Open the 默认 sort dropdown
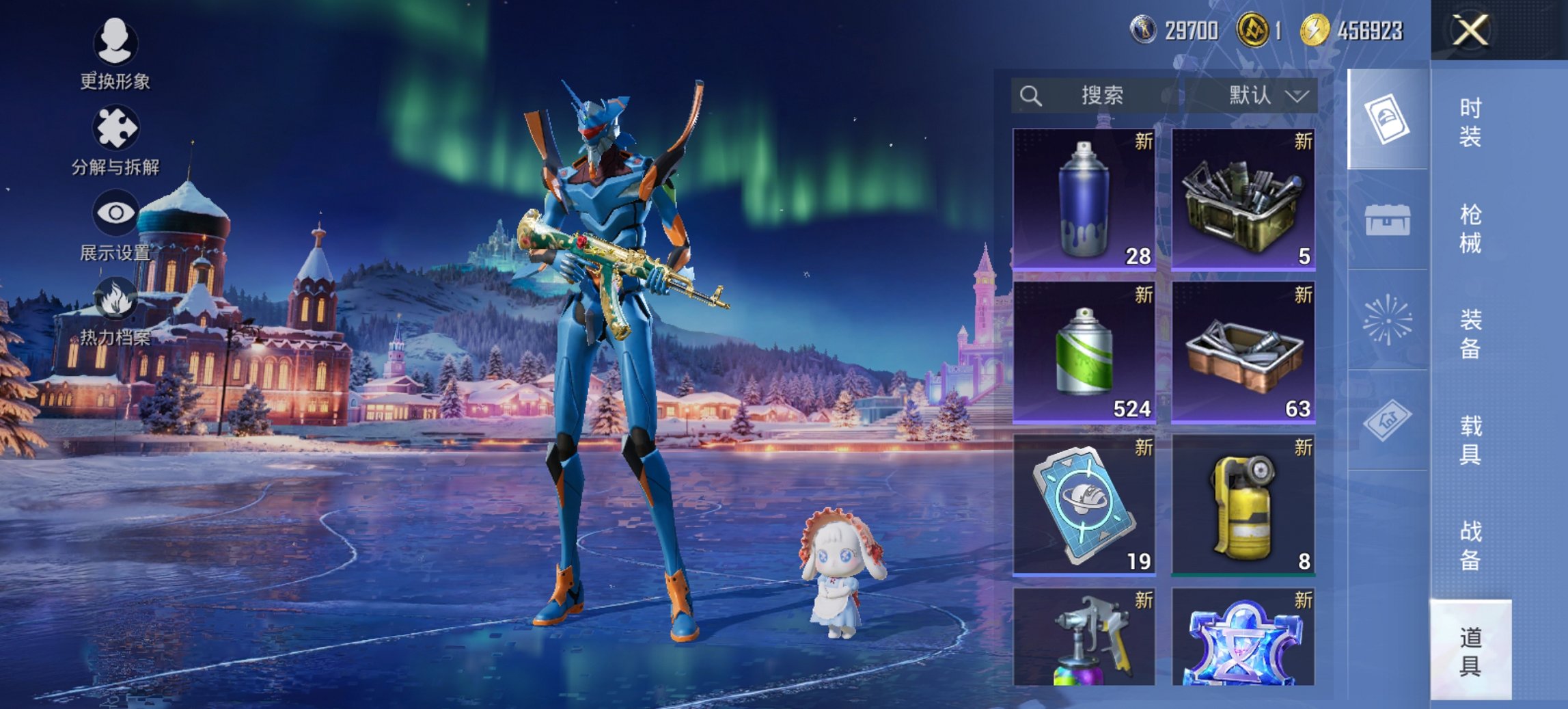Viewport: 1568px width, 709px height. (x=1252, y=96)
